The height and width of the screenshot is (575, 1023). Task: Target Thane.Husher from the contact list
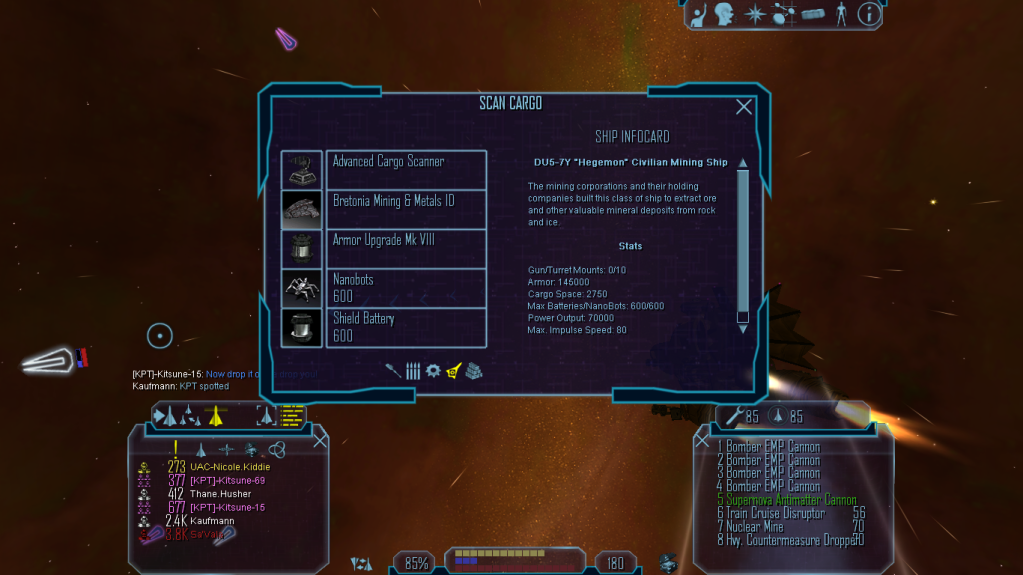pyautogui.click(x=220, y=494)
